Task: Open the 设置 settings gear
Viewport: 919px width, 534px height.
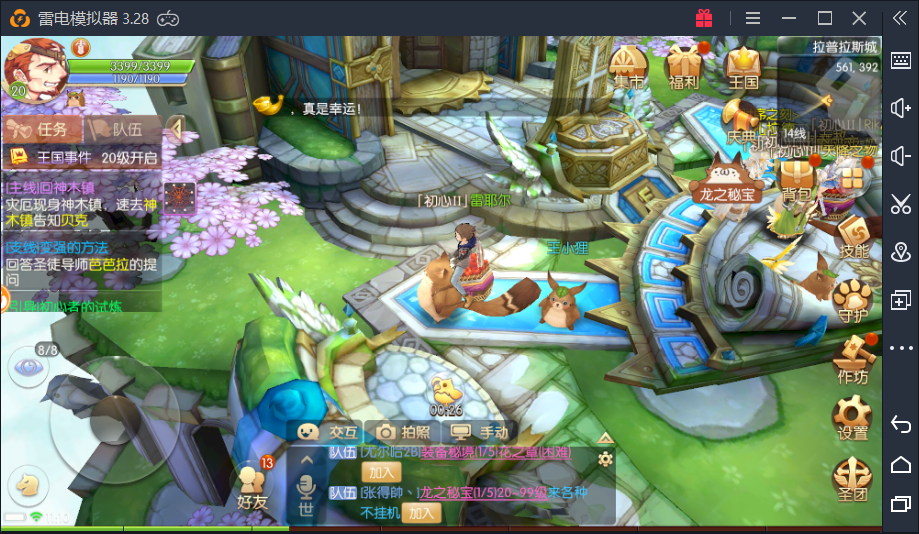Action: point(853,418)
